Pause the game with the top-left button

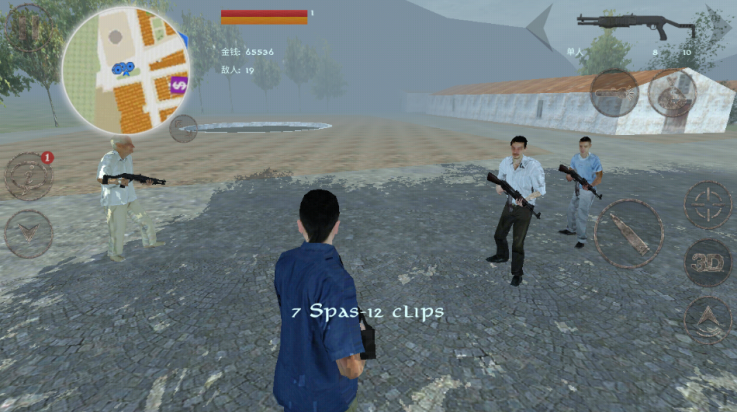[27, 26]
